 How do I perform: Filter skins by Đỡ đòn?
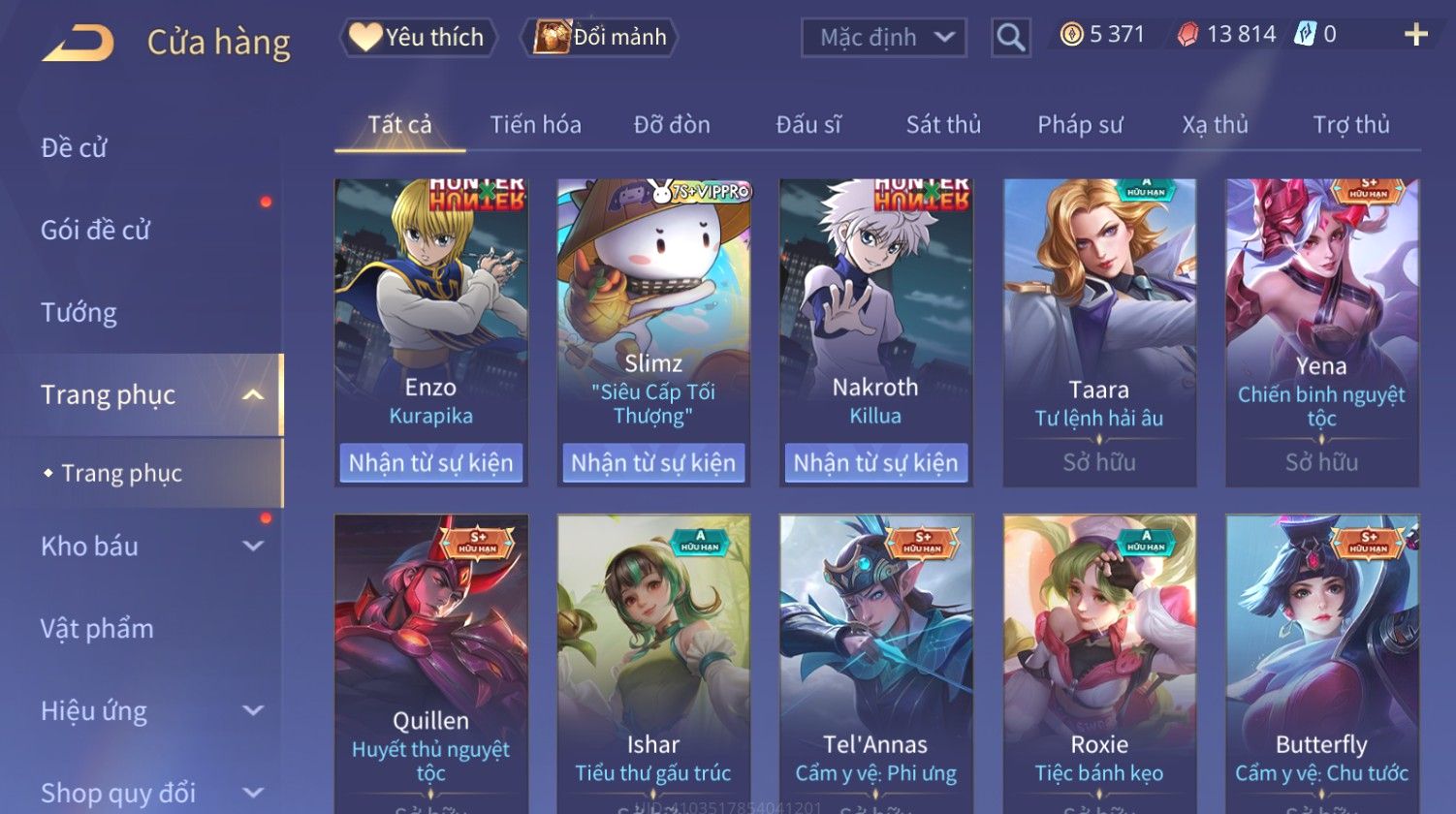coord(672,125)
